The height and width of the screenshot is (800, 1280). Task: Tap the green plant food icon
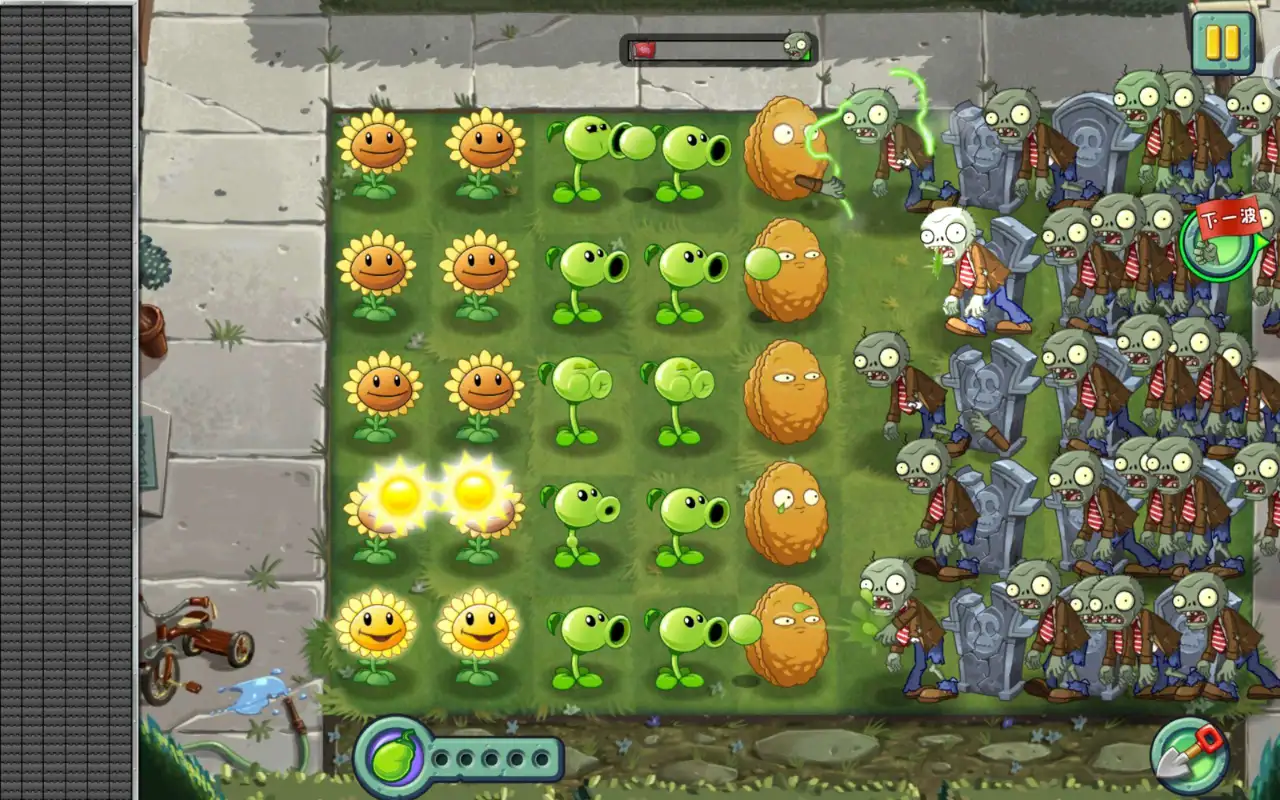click(x=392, y=759)
